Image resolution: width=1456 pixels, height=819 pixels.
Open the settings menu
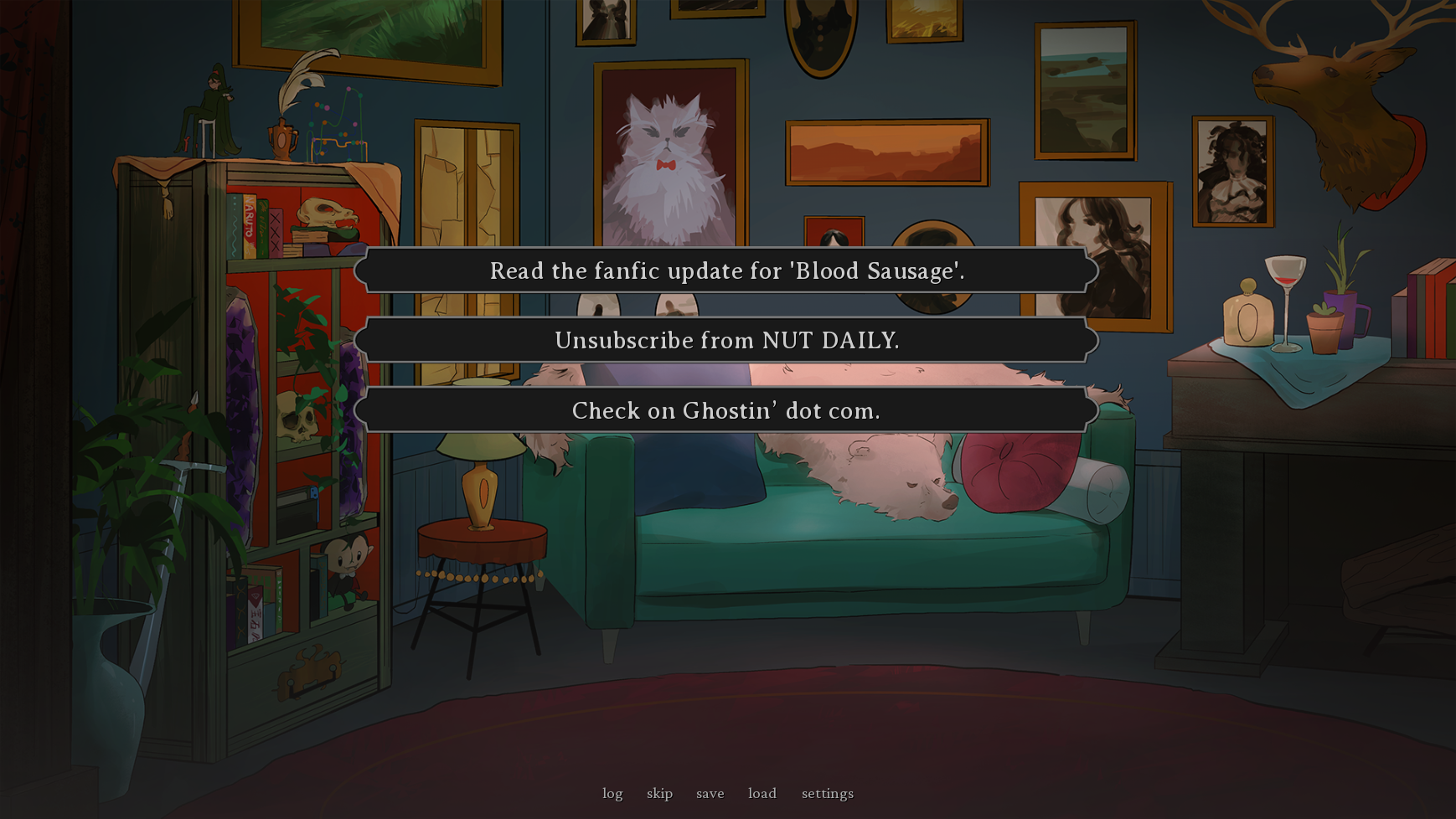coord(828,793)
